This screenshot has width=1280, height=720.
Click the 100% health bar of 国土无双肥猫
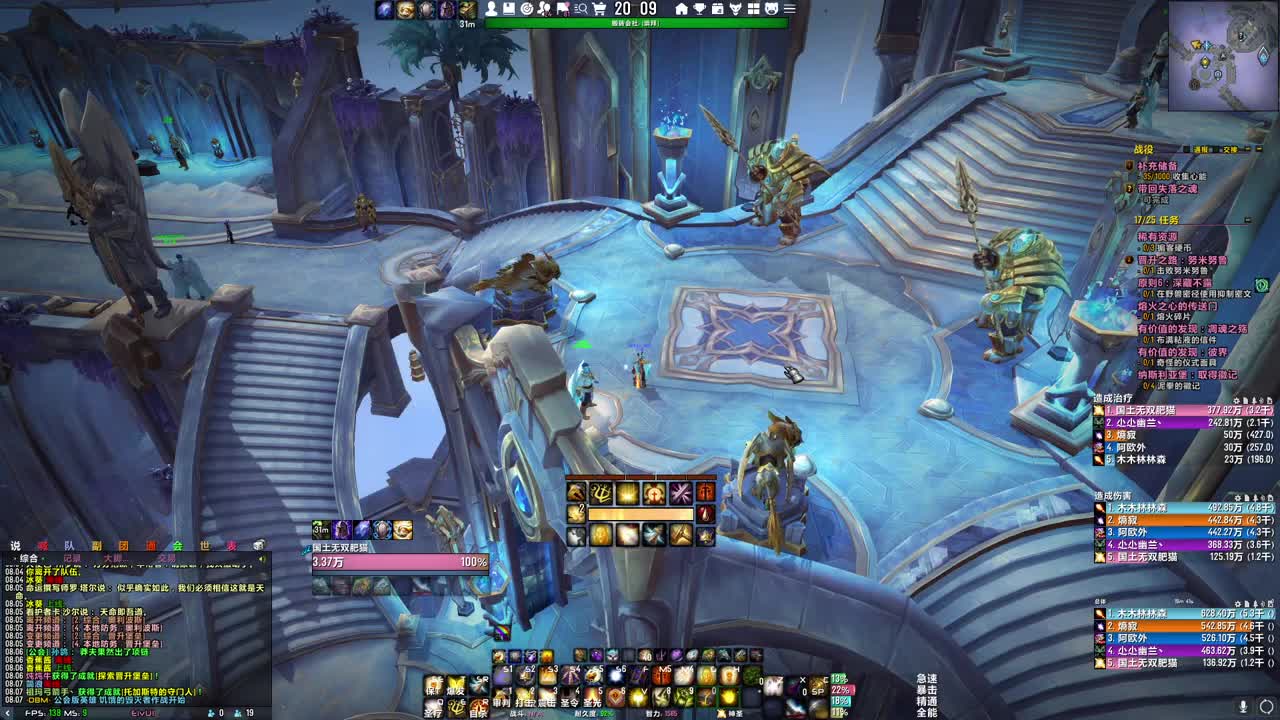tap(400, 562)
